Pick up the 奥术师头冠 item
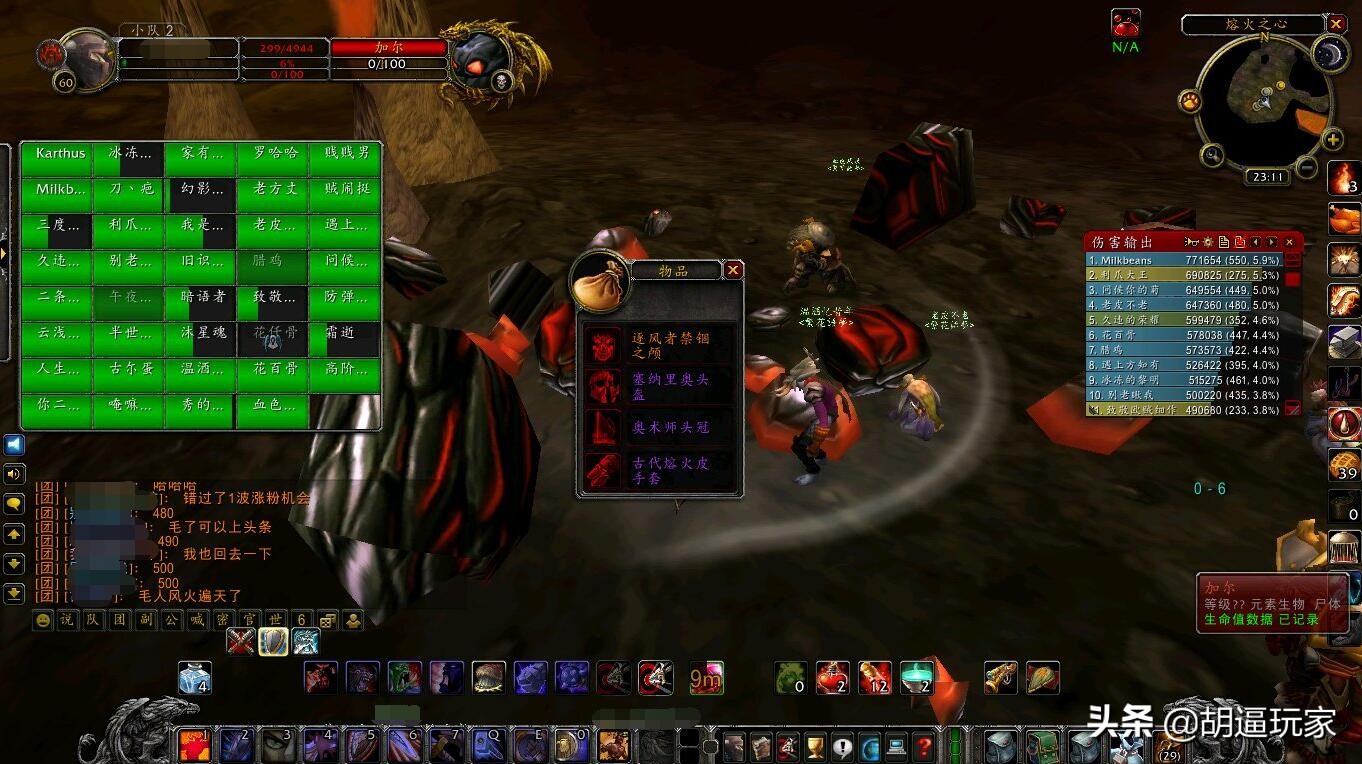 661,427
